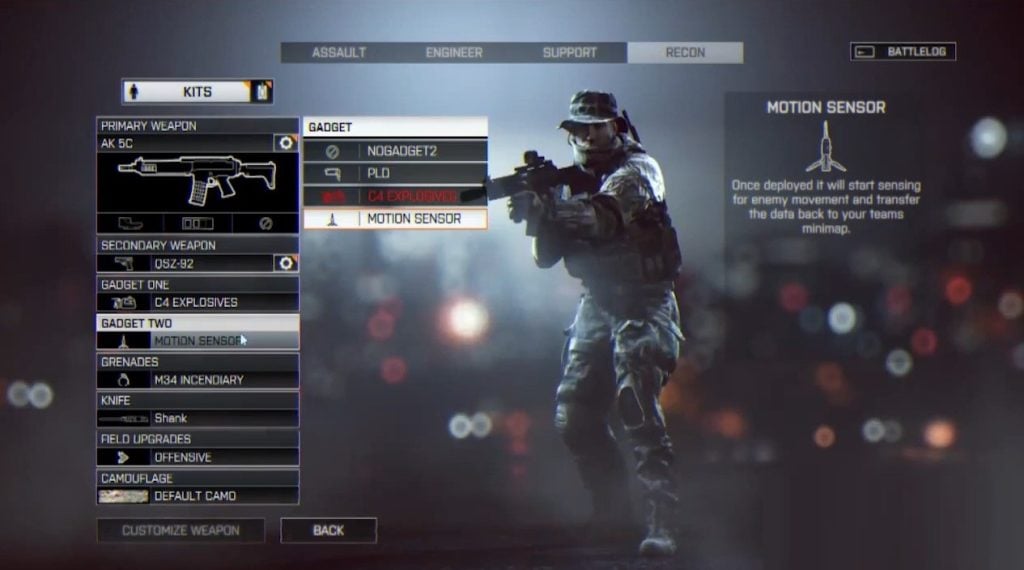
Task: Go back with the Back button
Action: [328, 530]
